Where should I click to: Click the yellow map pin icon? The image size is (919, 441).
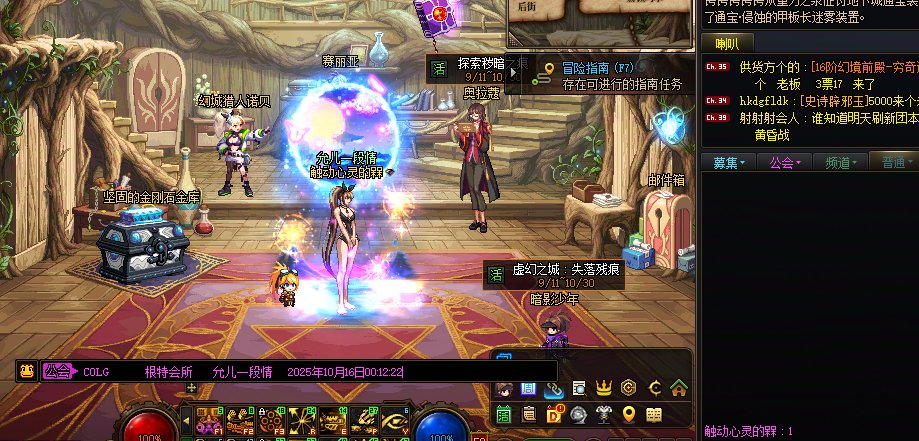point(629,414)
